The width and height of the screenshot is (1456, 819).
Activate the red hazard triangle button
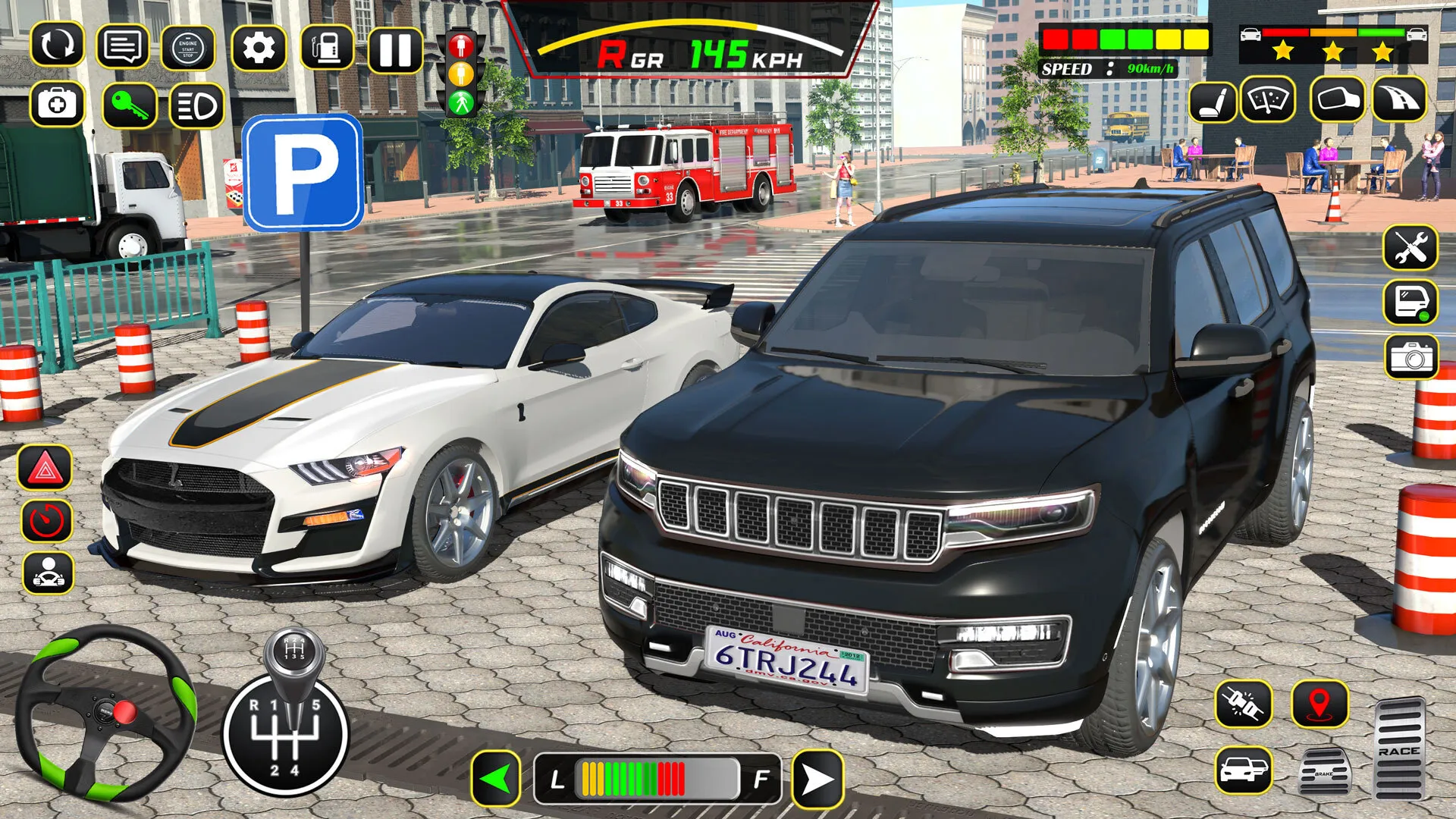(x=45, y=469)
